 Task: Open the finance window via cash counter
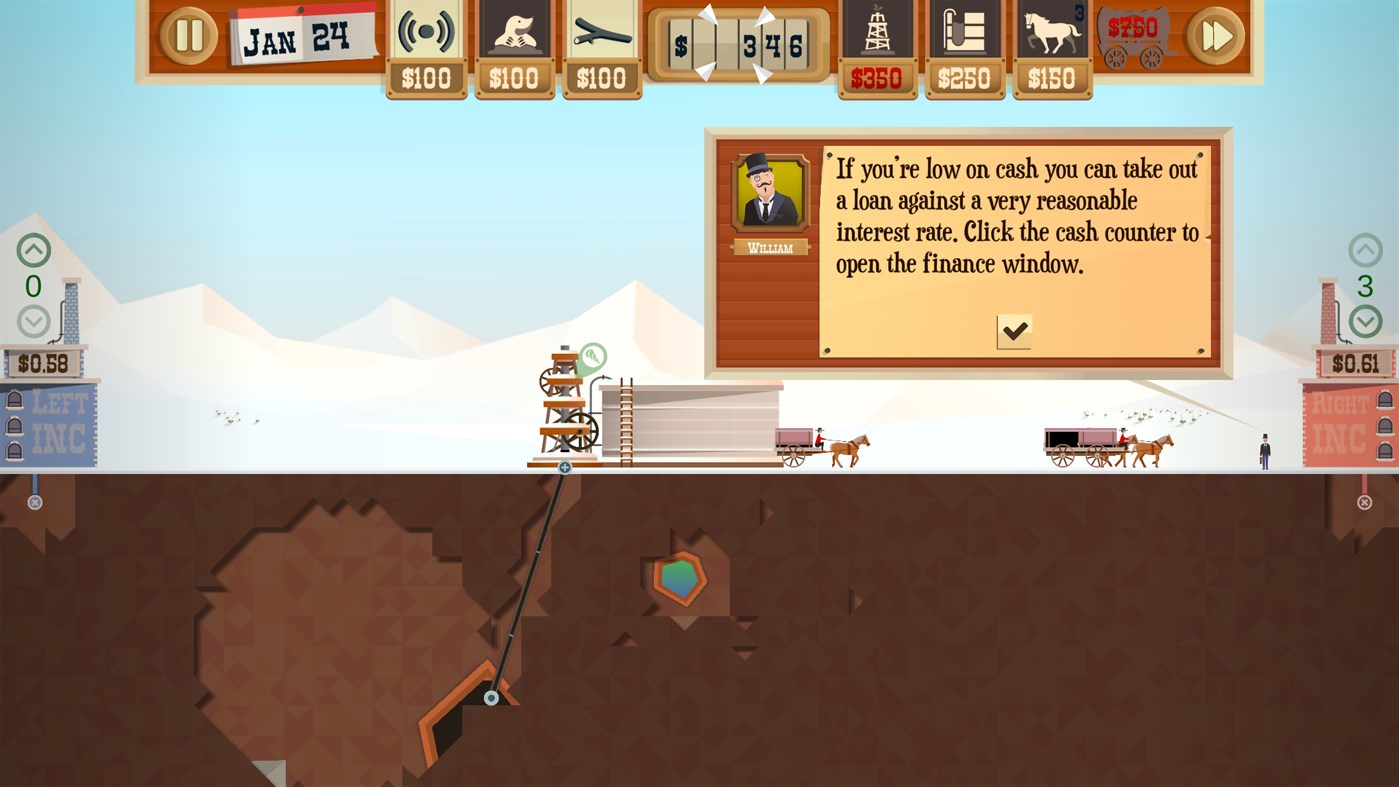click(740, 44)
